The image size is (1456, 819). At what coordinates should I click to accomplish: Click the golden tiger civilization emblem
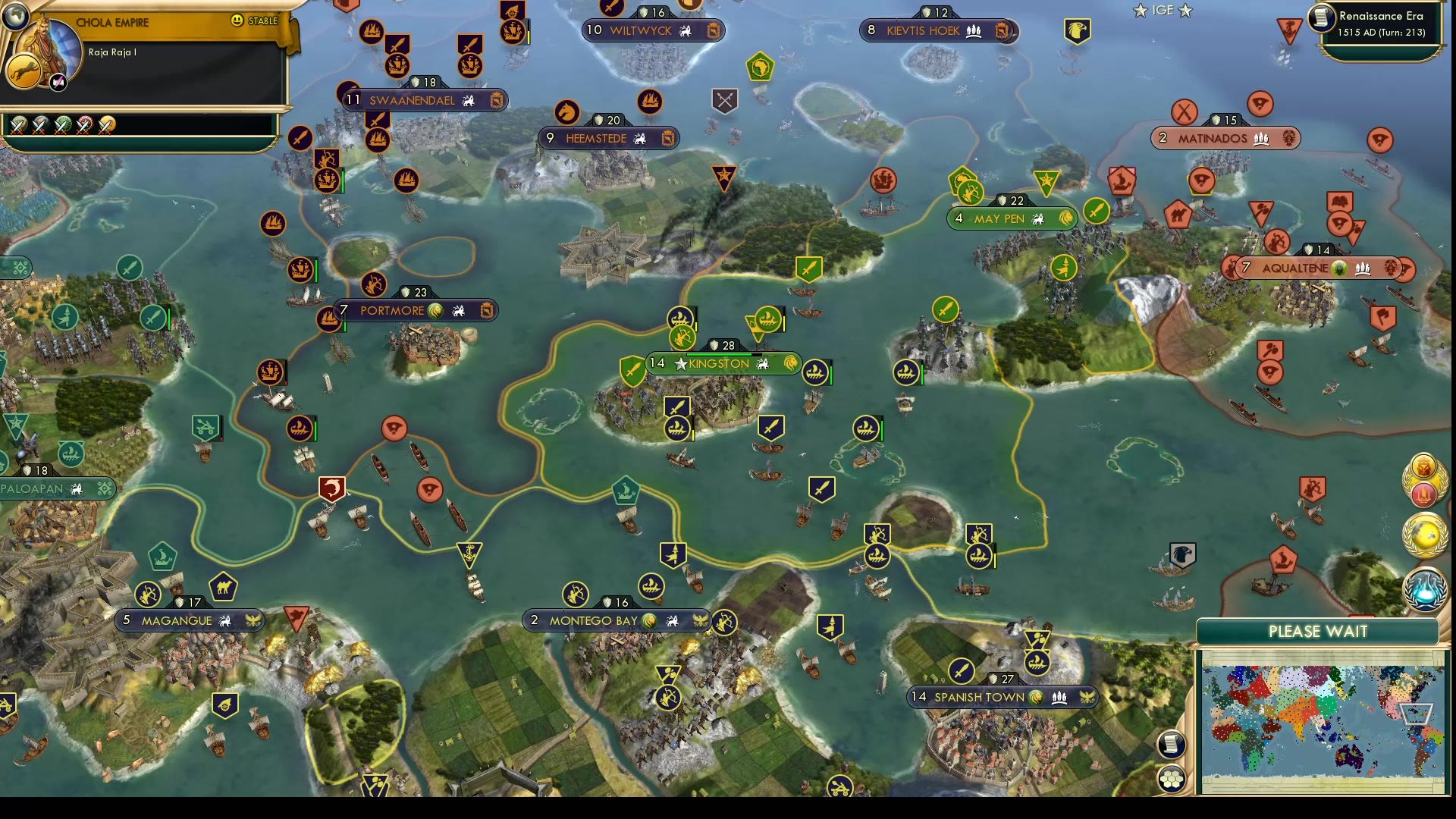pos(23,72)
